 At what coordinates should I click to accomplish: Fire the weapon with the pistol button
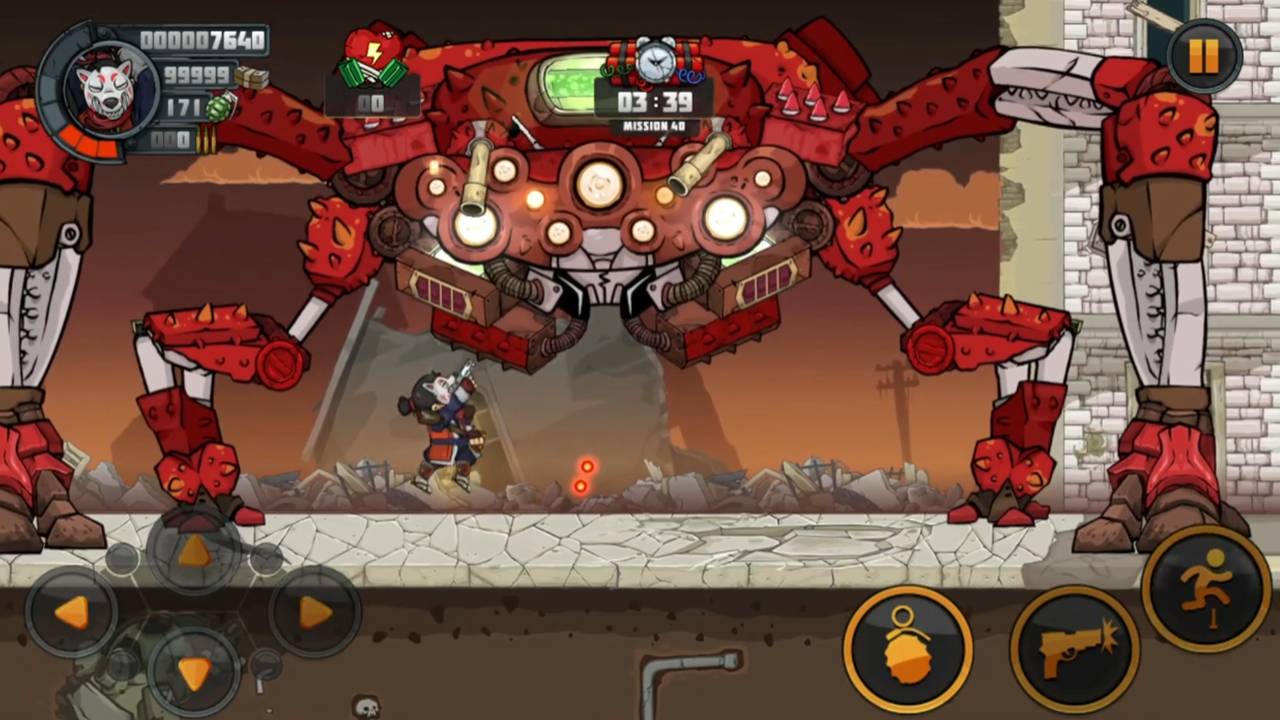[x=1074, y=650]
